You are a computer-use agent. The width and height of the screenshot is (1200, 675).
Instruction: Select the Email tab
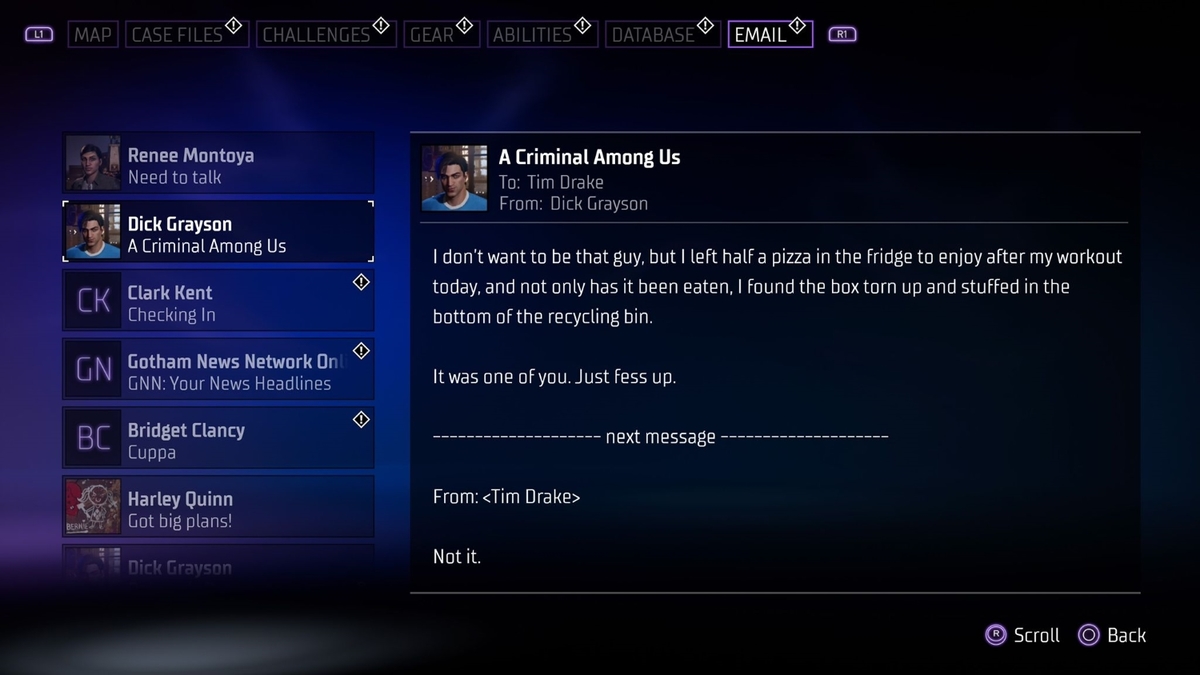[760, 35]
